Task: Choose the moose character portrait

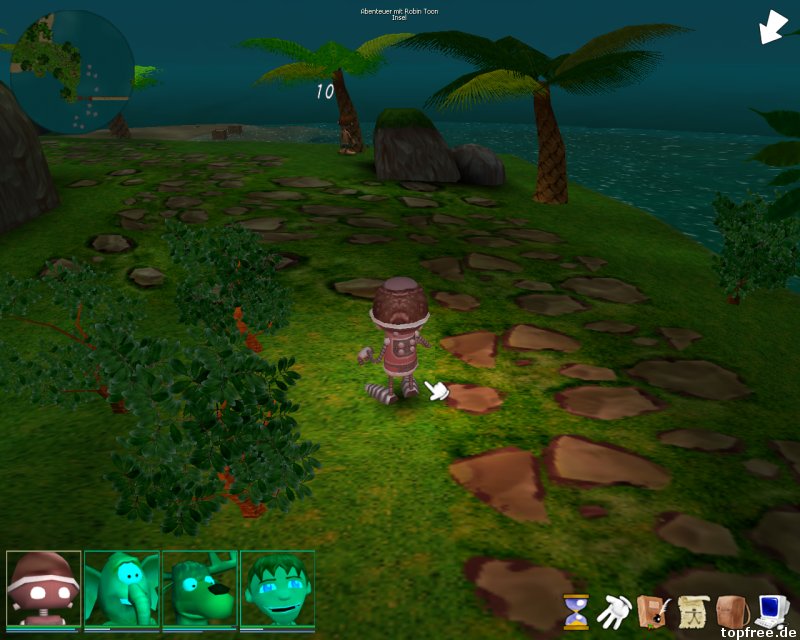Action: pyautogui.click(x=199, y=589)
